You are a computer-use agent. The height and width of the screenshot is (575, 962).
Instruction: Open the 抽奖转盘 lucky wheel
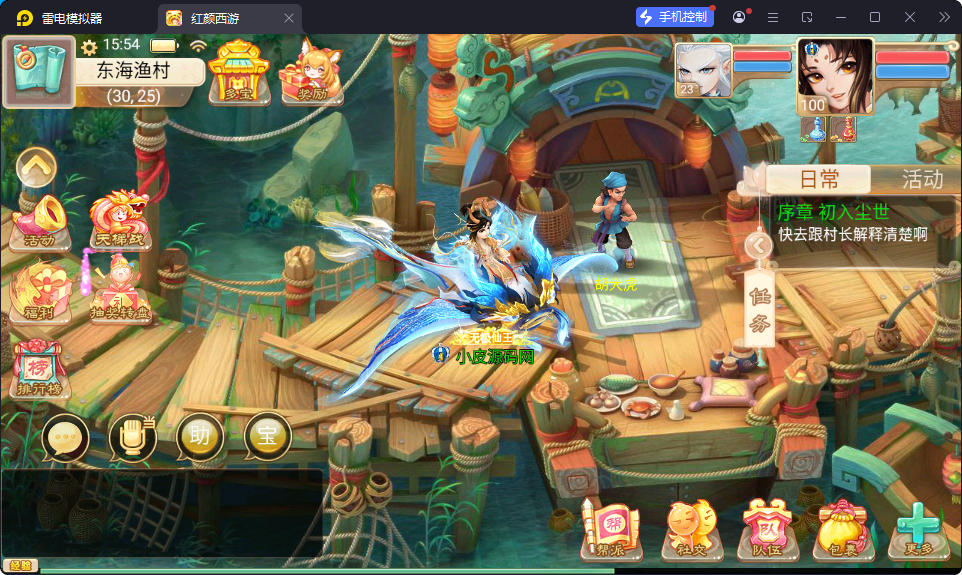pos(118,292)
